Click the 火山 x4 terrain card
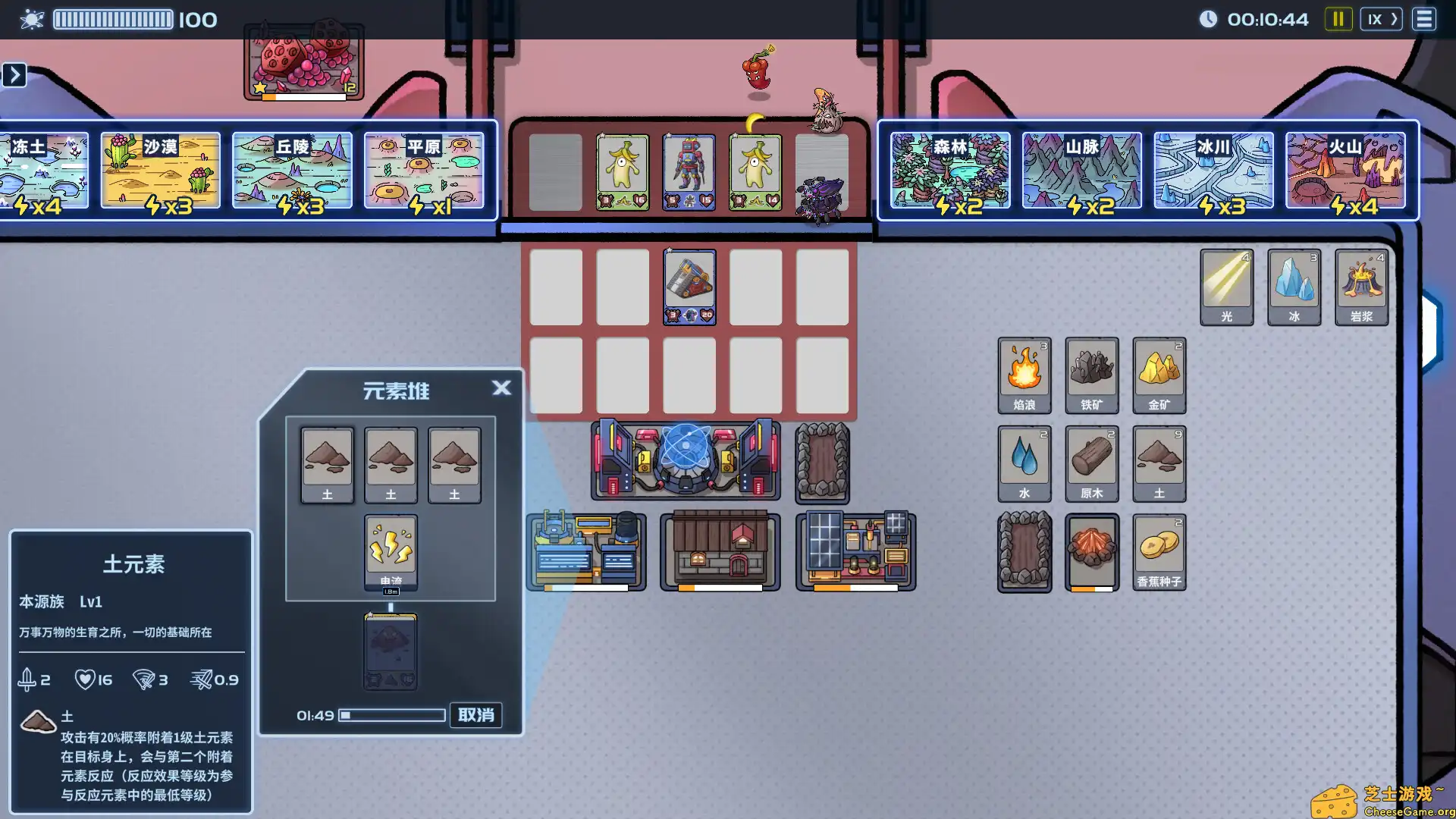This screenshot has height=819, width=1456. click(1347, 171)
